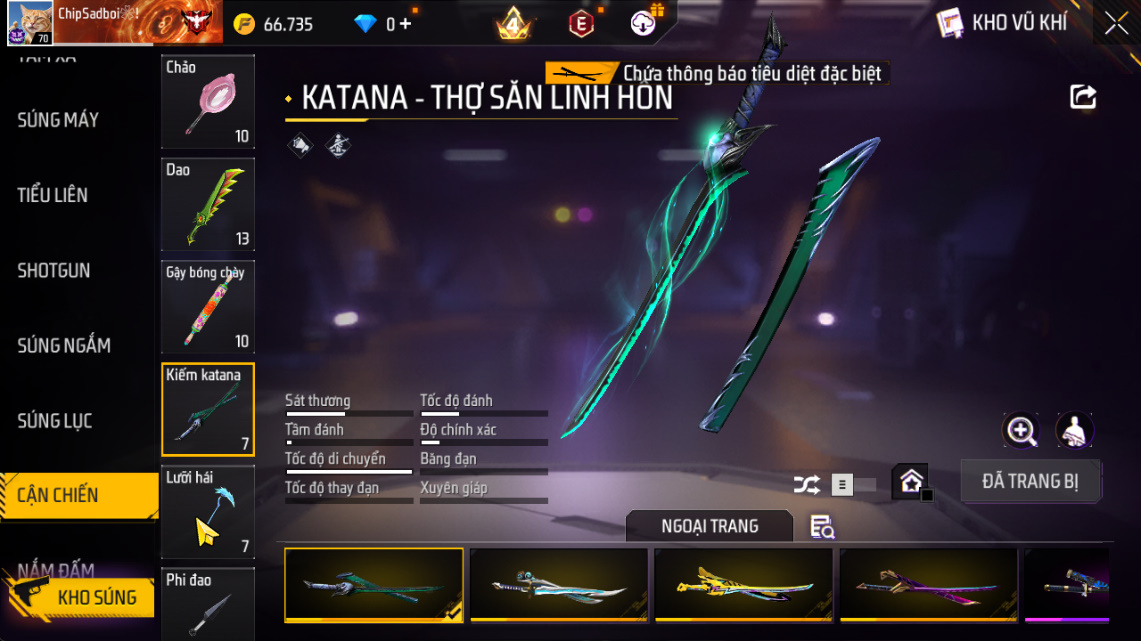1141x641 pixels.
Task: Choose the Chảo pan weapon
Action: pos(208,101)
